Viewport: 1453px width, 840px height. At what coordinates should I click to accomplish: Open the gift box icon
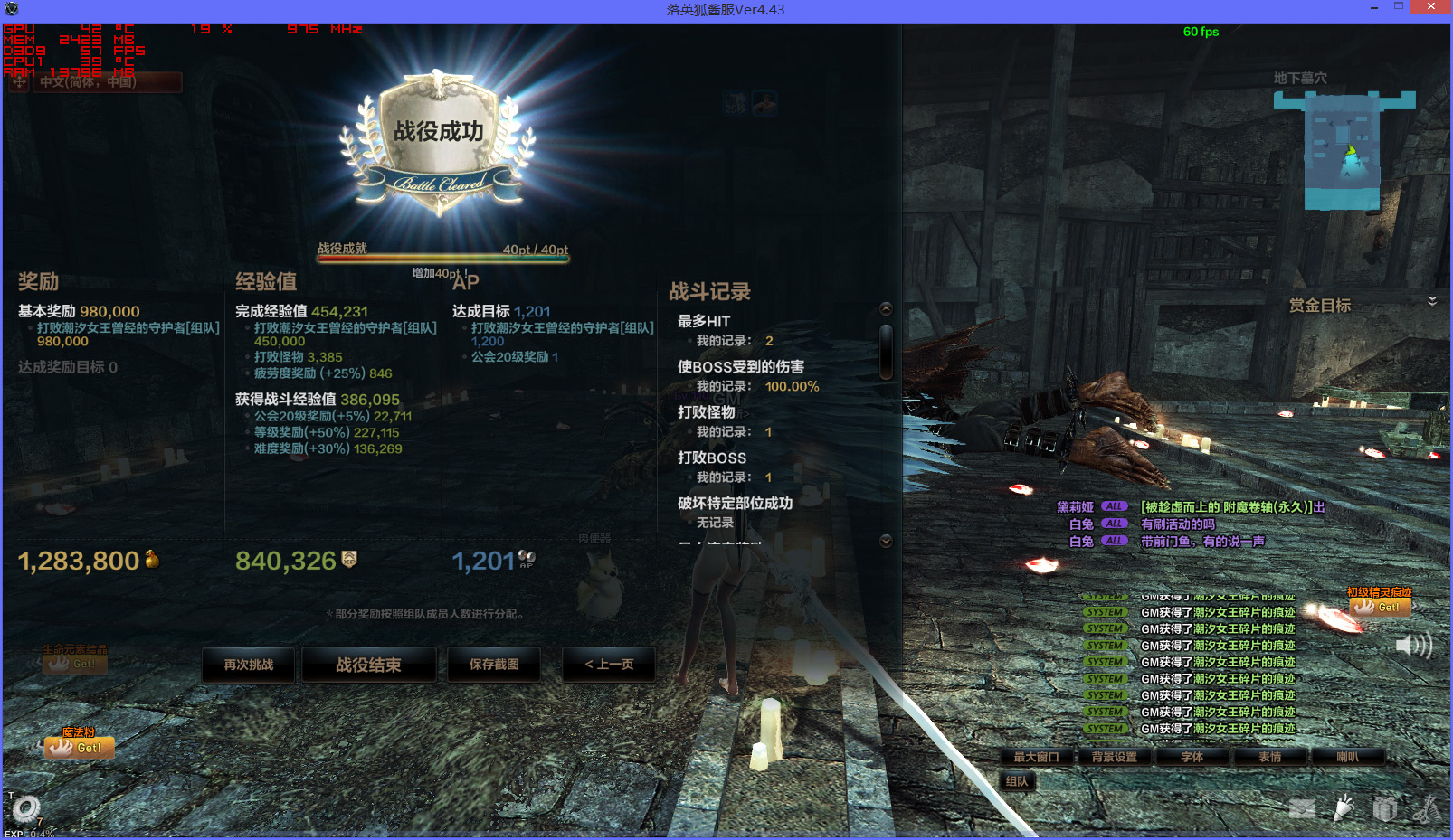pos(1385,808)
